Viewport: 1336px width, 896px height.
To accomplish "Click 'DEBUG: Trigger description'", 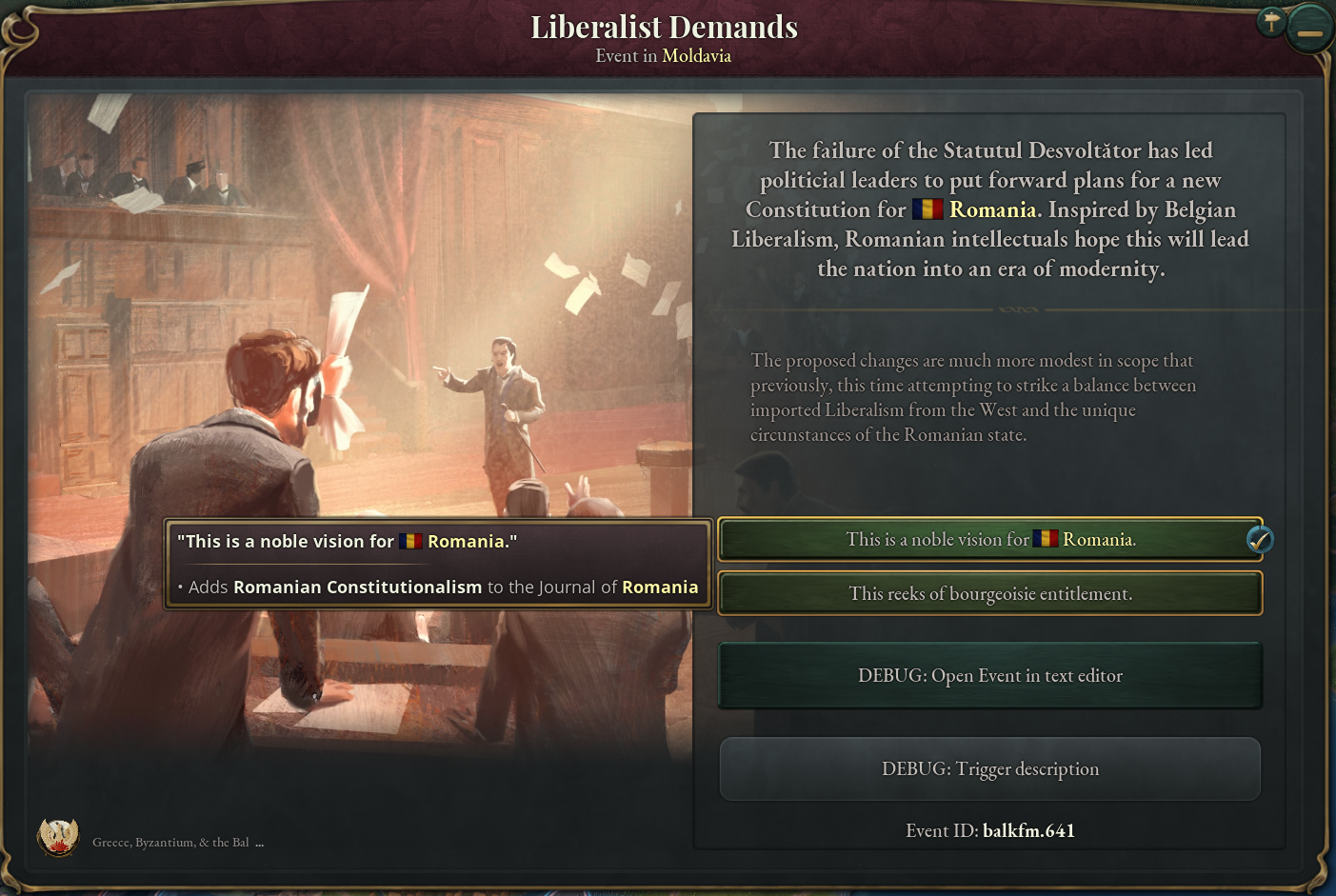I will point(990,768).
